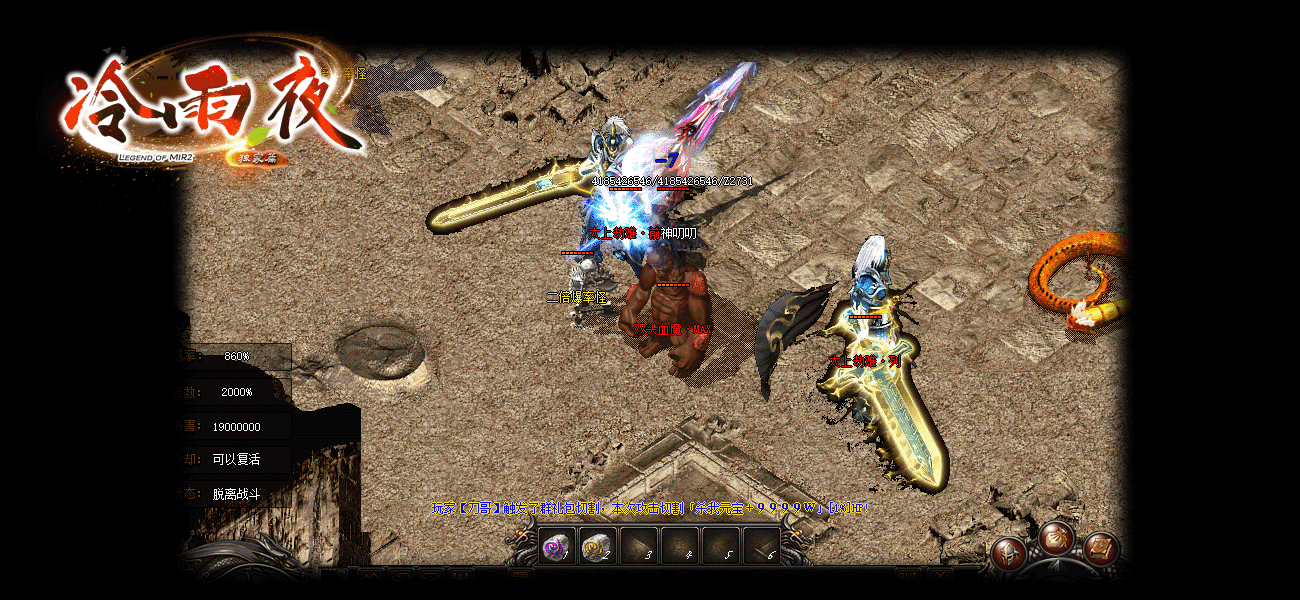Open the skill book icon
The height and width of the screenshot is (600, 1300).
(x=1101, y=548)
